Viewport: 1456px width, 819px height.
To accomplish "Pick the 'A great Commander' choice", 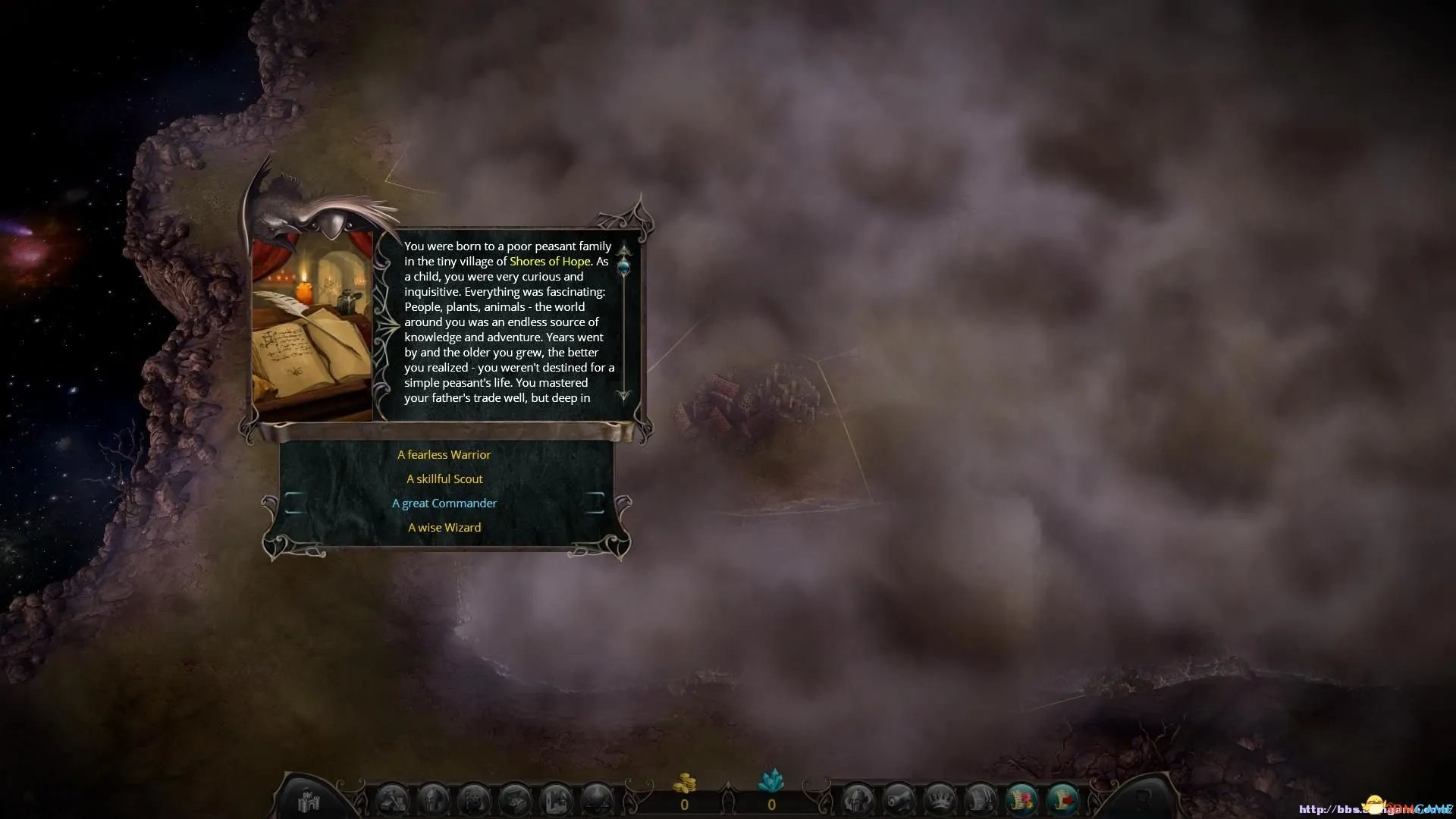I will pyautogui.click(x=444, y=504).
